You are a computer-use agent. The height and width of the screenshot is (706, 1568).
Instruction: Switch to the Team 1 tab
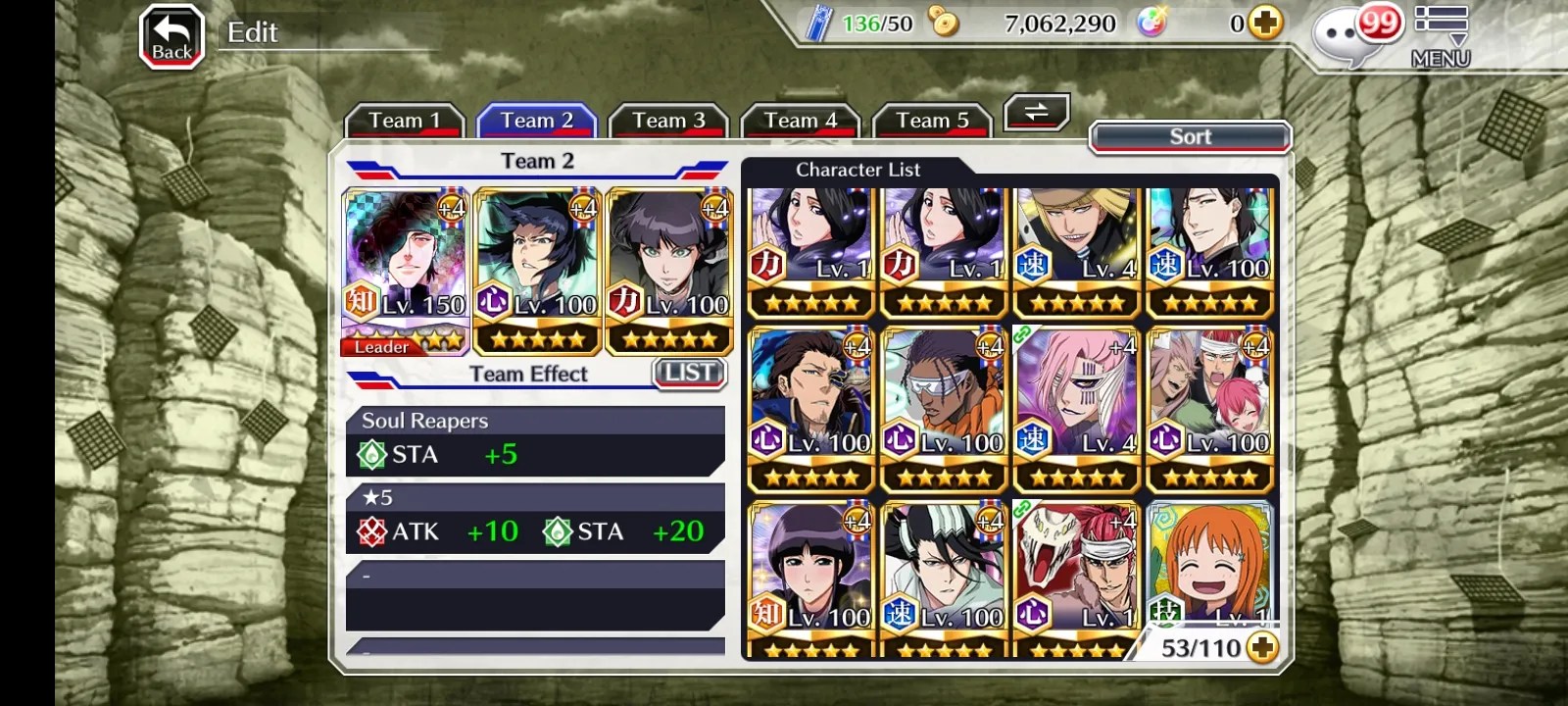(404, 121)
